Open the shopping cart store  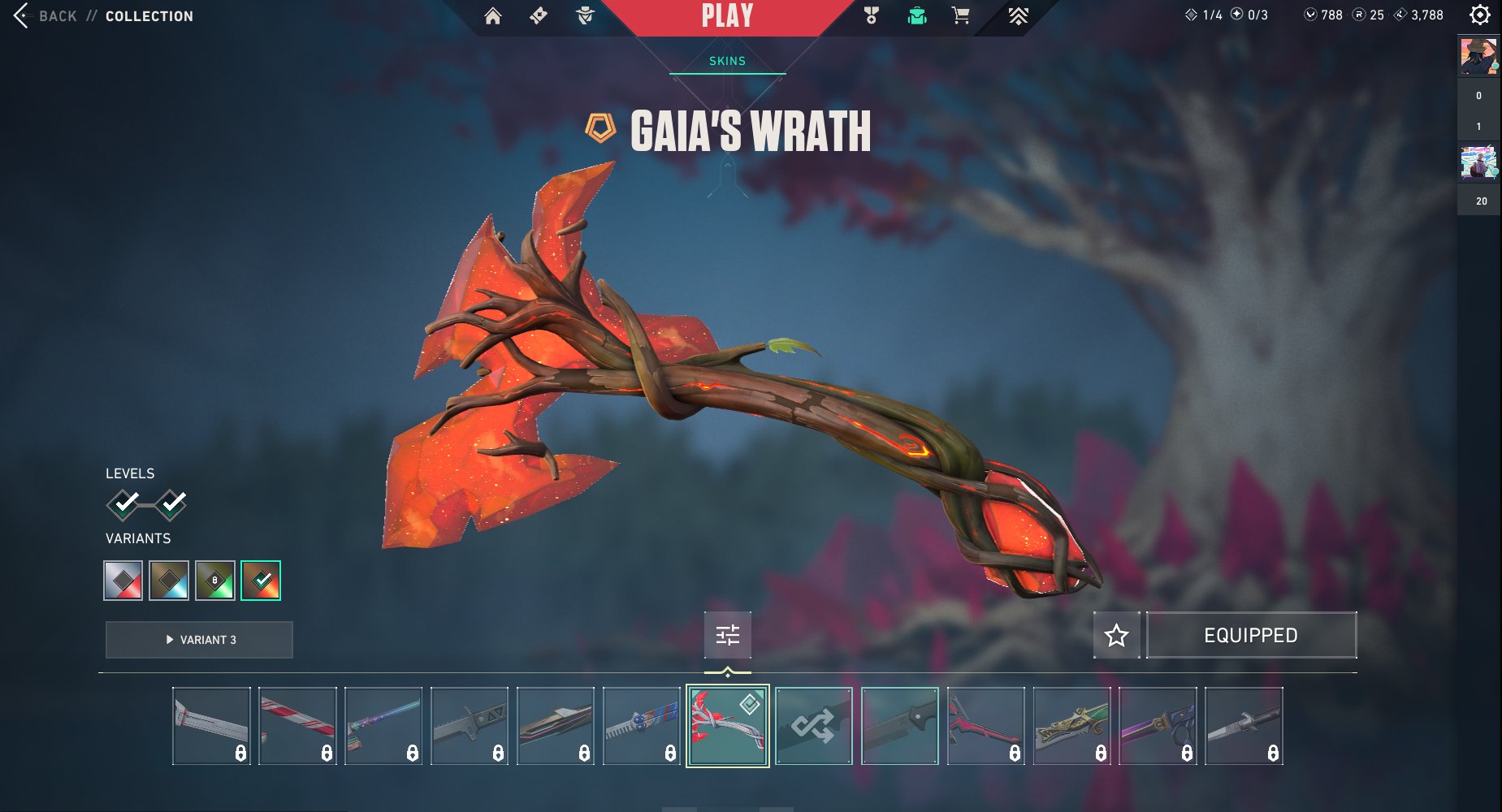pyautogui.click(x=960, y=16)
